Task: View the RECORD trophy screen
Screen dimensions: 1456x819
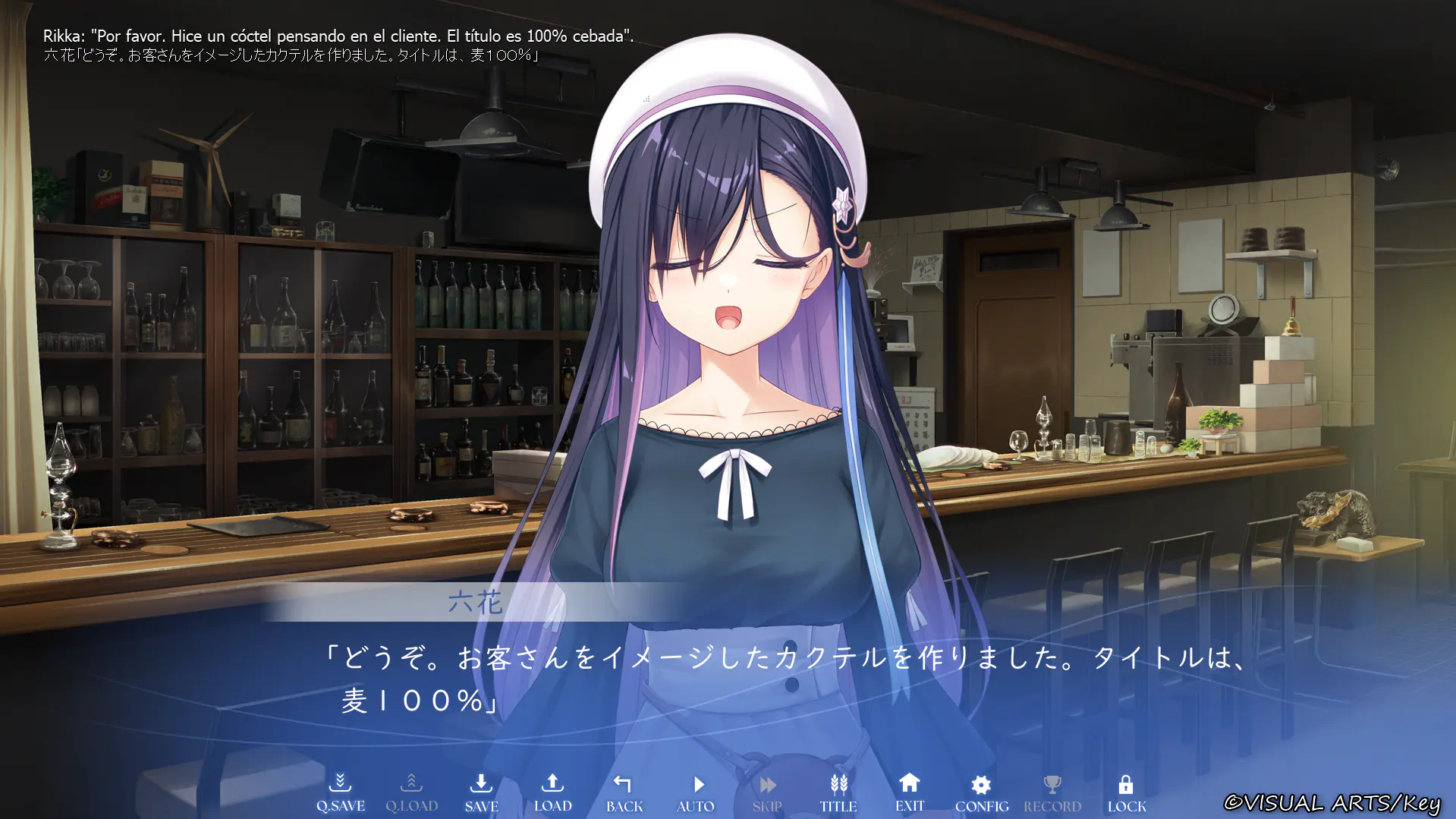Action: (1052, 792)
